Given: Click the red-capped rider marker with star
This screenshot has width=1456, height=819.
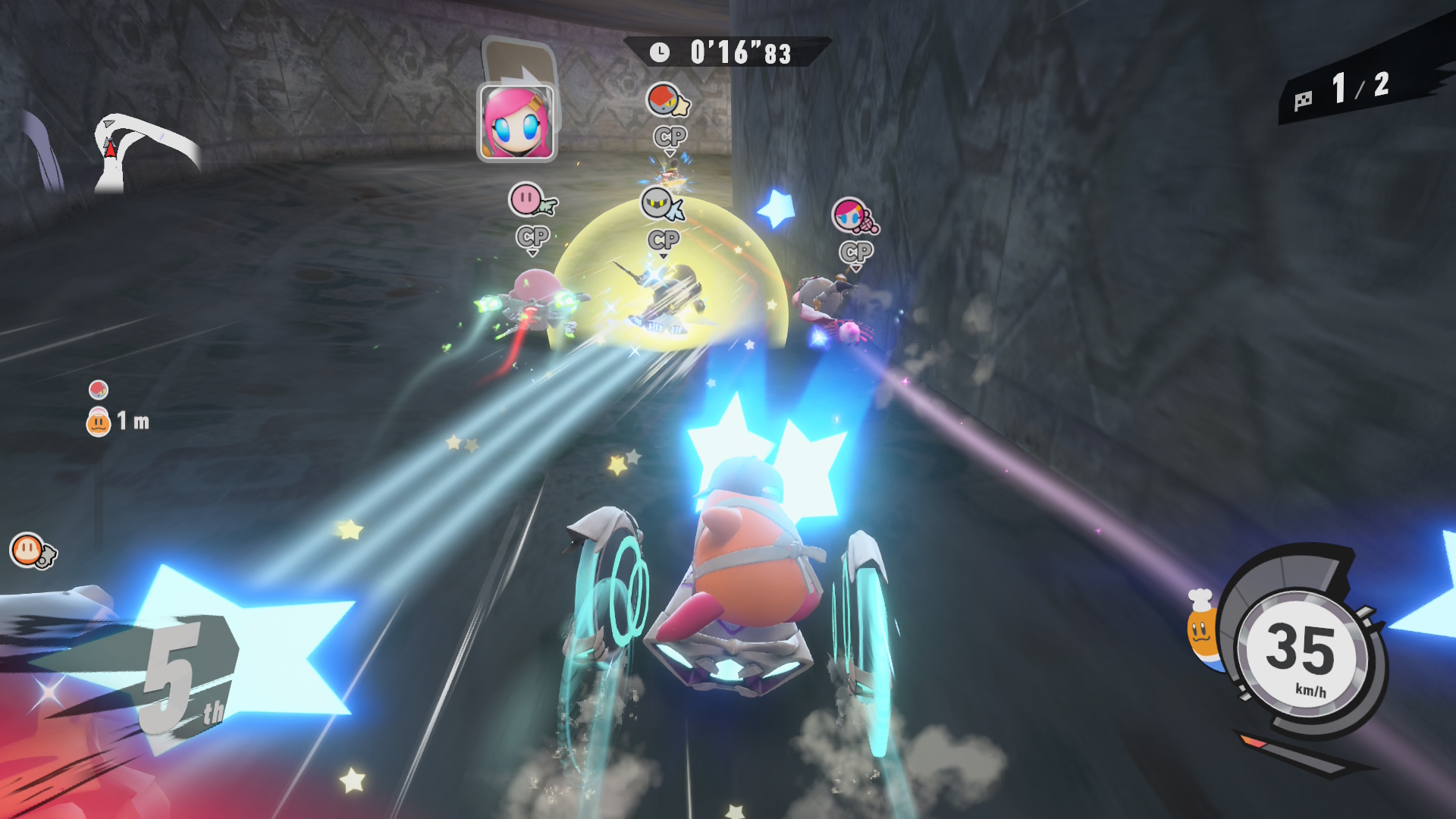Looking at the screenshot, I should click(667, 101).
